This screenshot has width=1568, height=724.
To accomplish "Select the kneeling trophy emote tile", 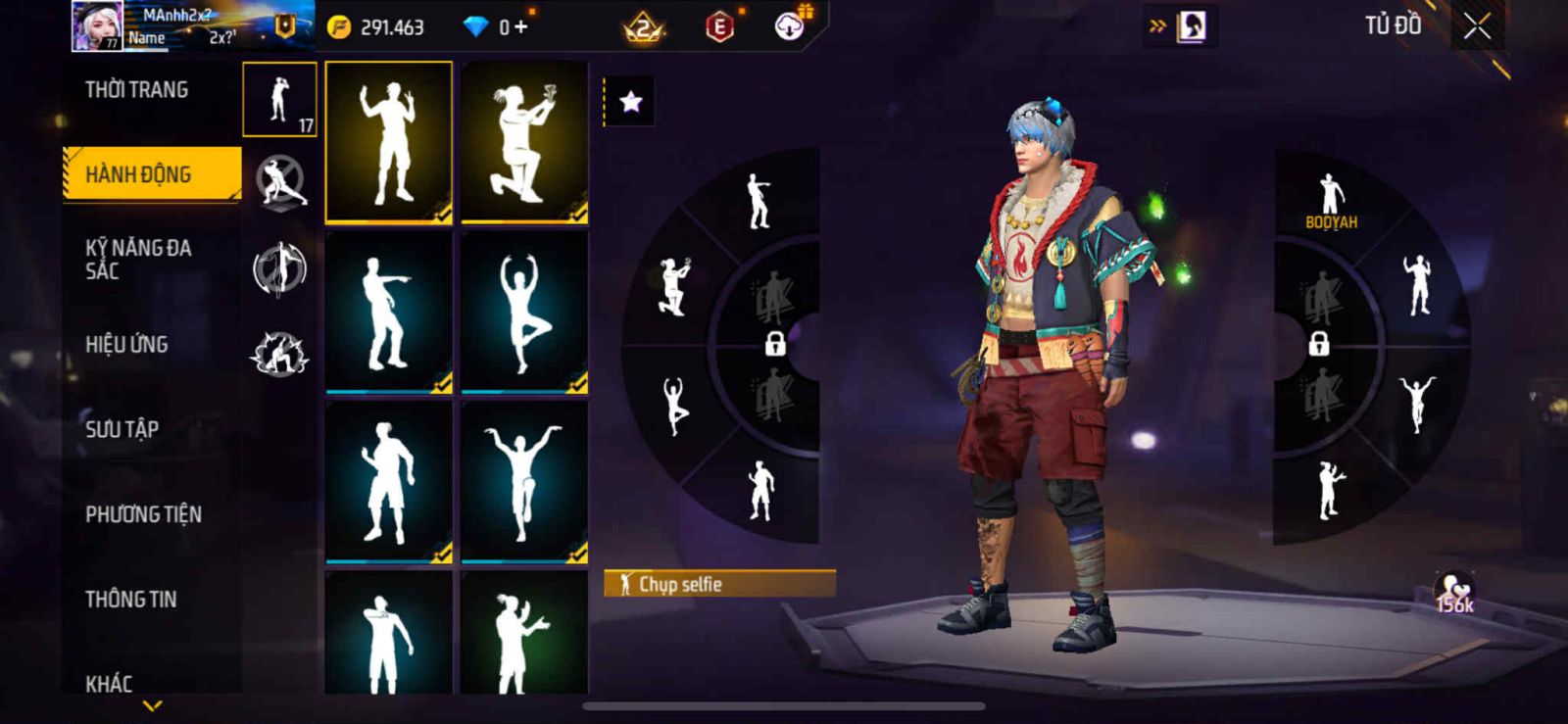I will (524, 142).
